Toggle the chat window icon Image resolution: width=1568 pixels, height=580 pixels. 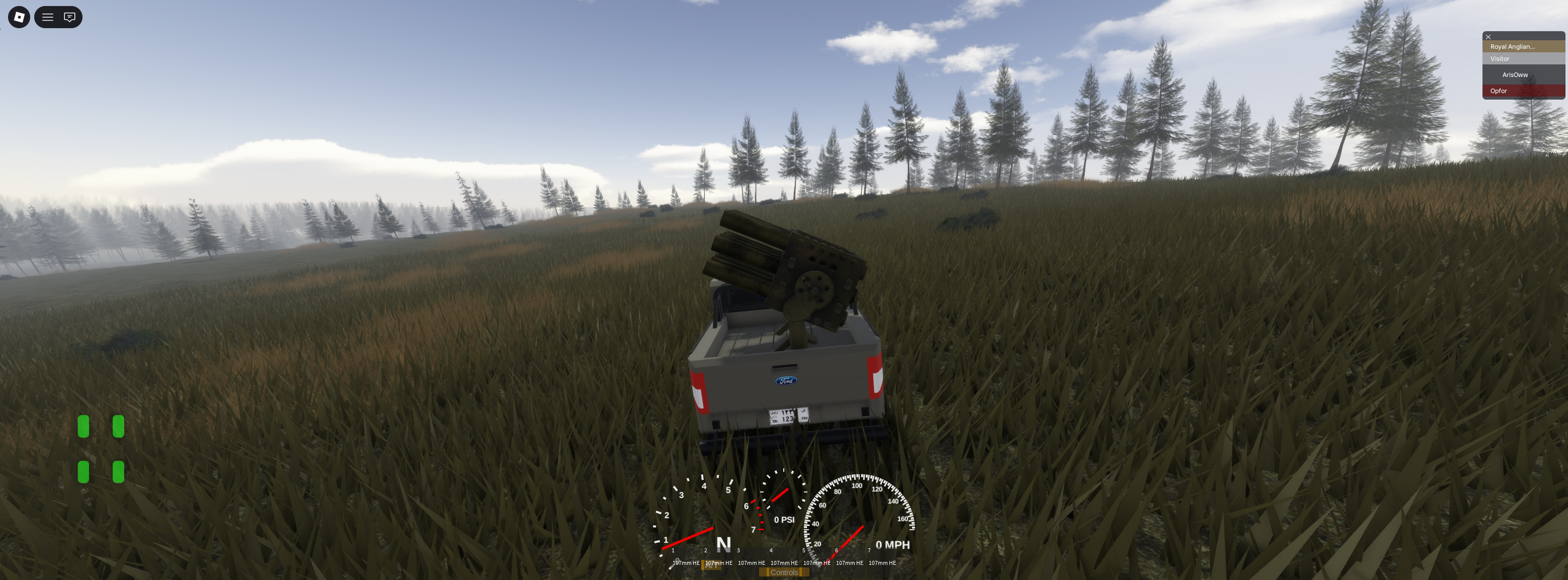70,17
